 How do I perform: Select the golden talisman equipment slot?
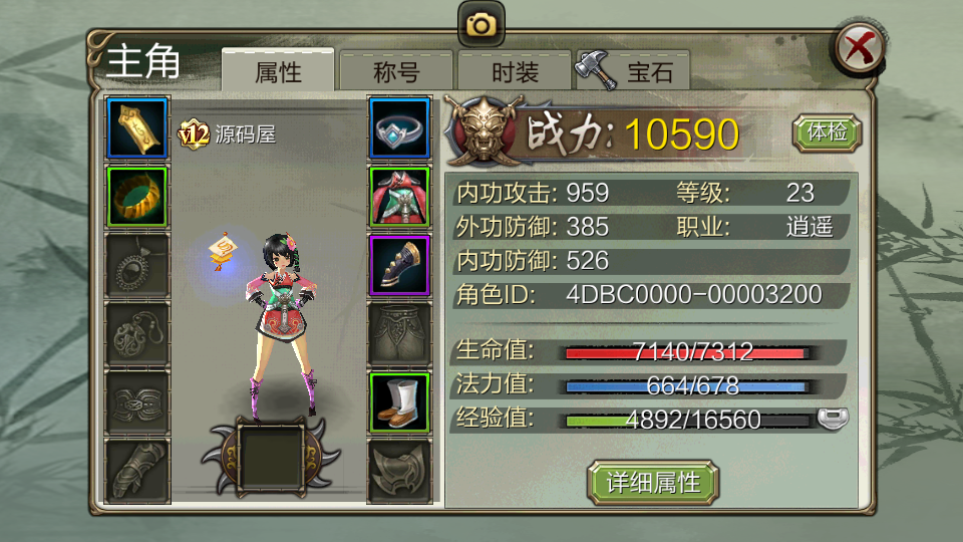[137, 127]
